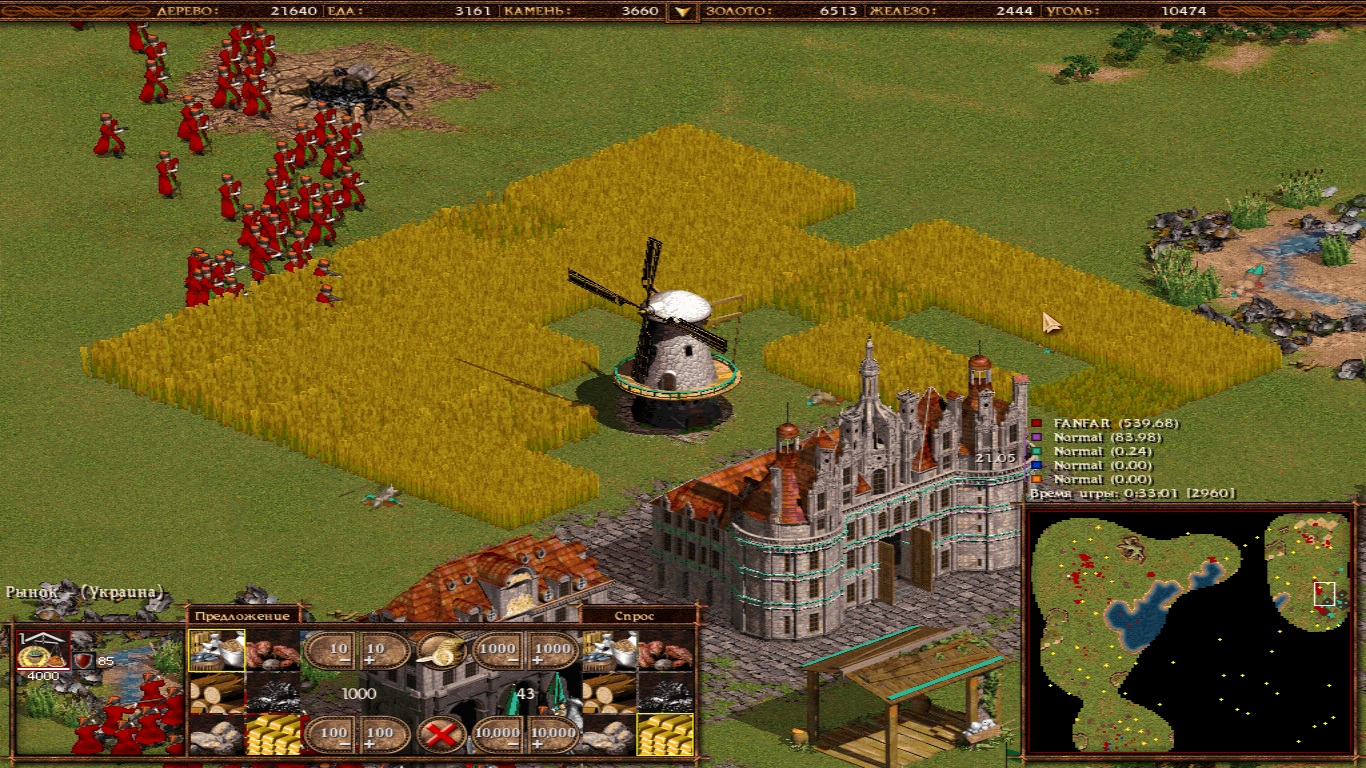1366x768 pixels.
Task: Decrease offered amount by 10
Action: pyautogui.click(x=330, y=651)
